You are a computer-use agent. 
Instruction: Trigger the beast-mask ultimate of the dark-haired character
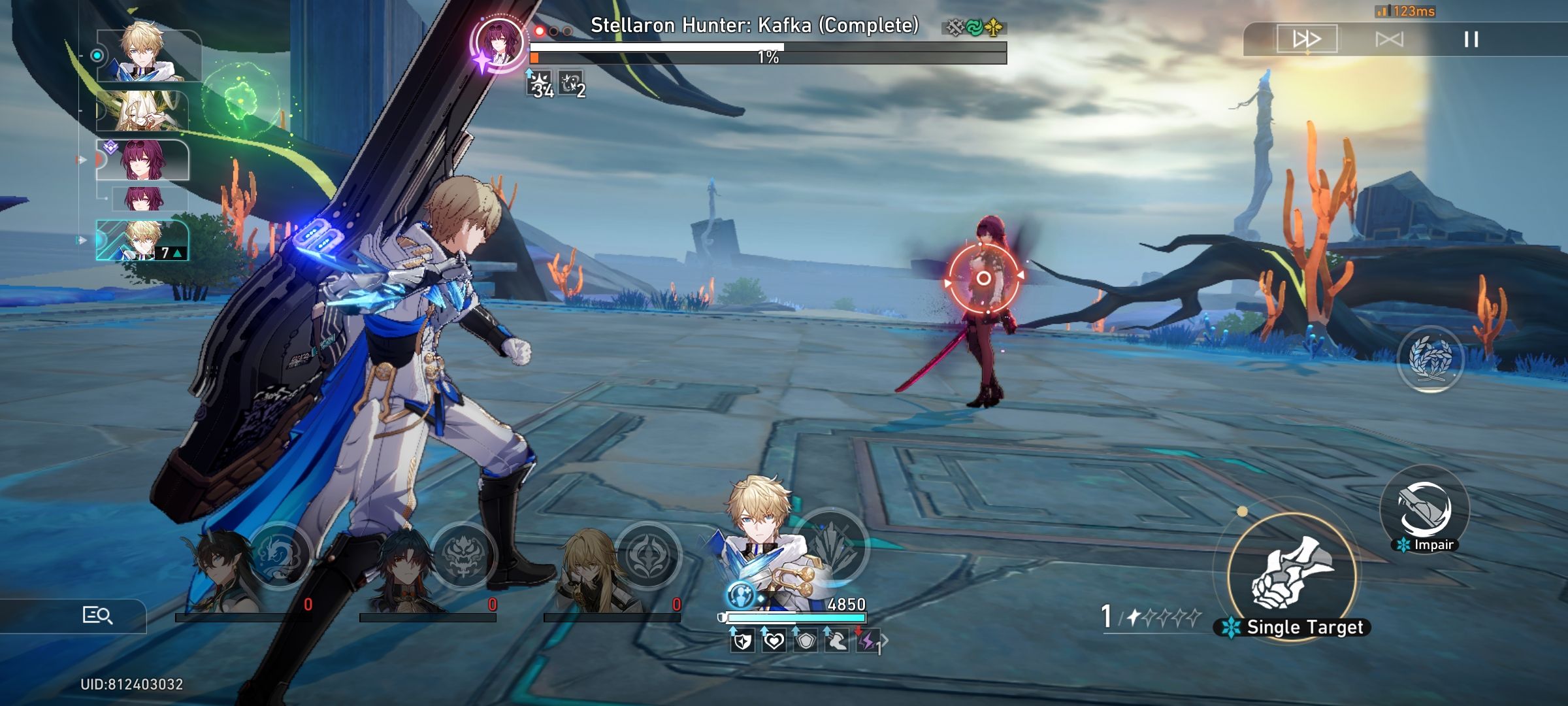463,556
